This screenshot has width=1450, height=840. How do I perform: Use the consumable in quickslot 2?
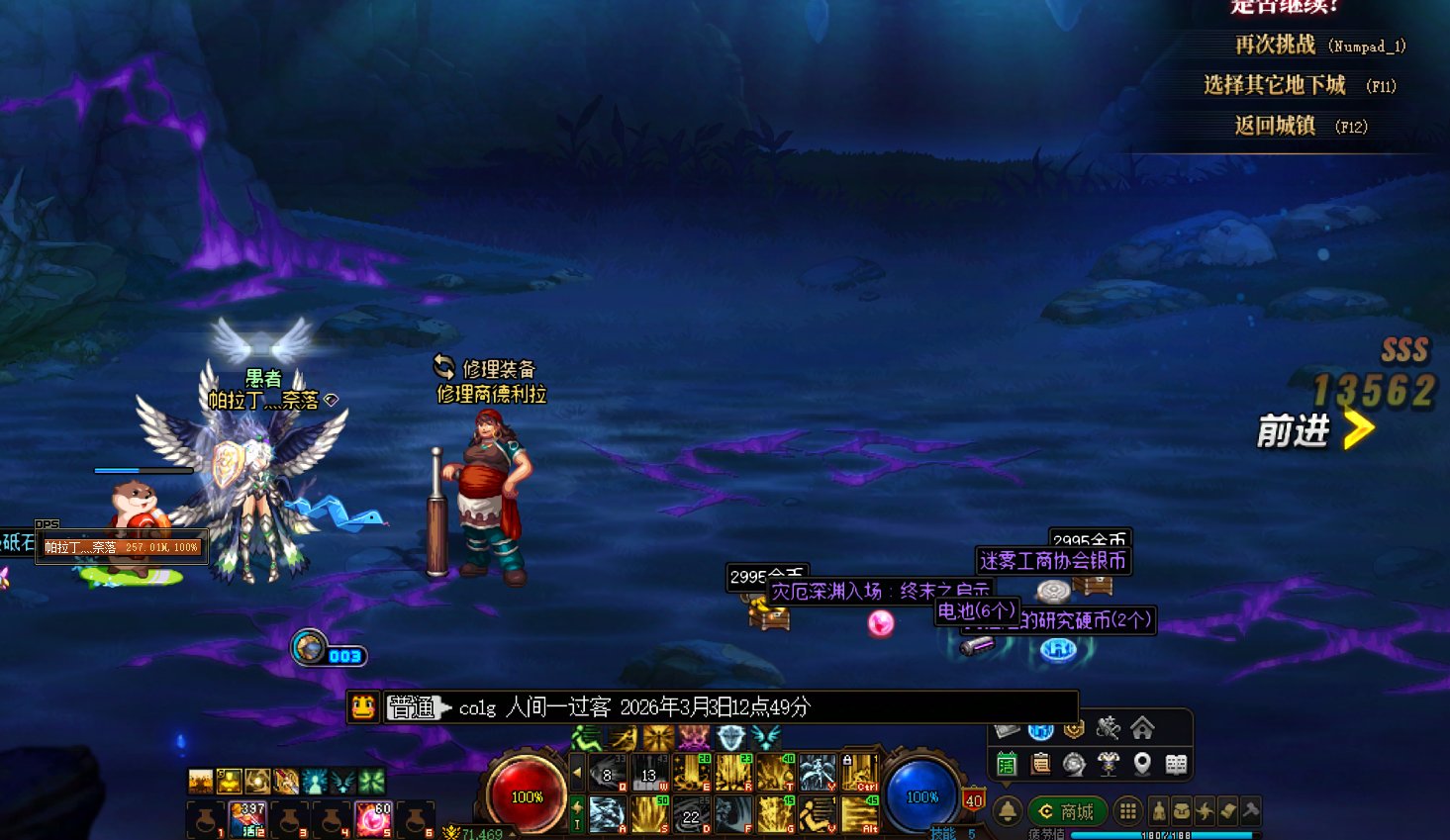[x=247, y=819]
